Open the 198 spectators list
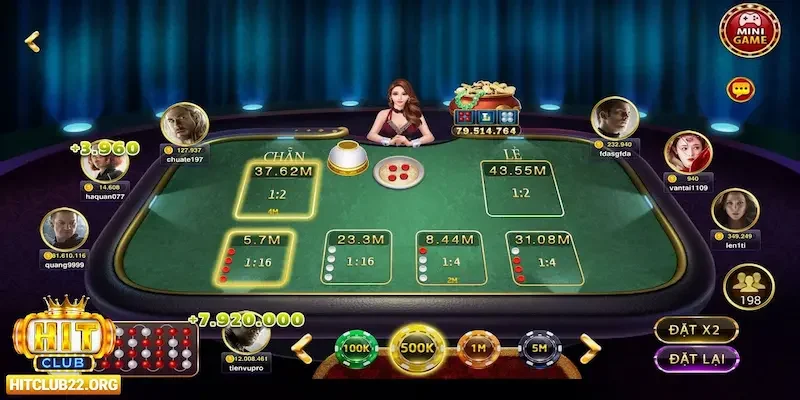800x400 pixels. (x=749, y=287)
